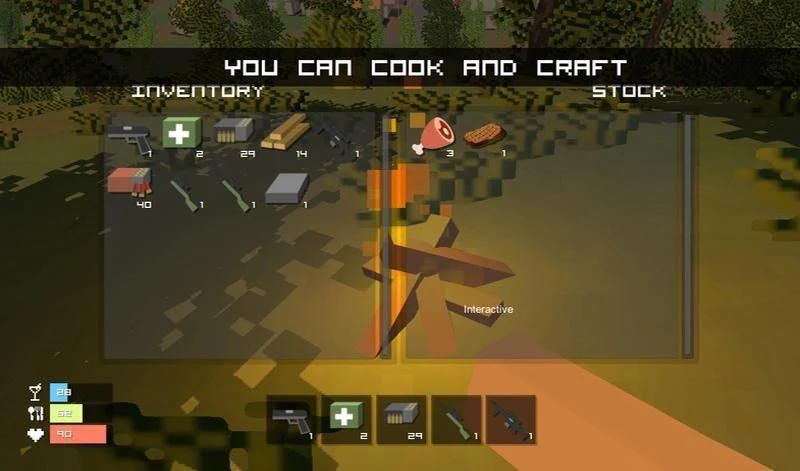
Task: Equip the pistol from the hotbar
Action: [x=291, y=419]
